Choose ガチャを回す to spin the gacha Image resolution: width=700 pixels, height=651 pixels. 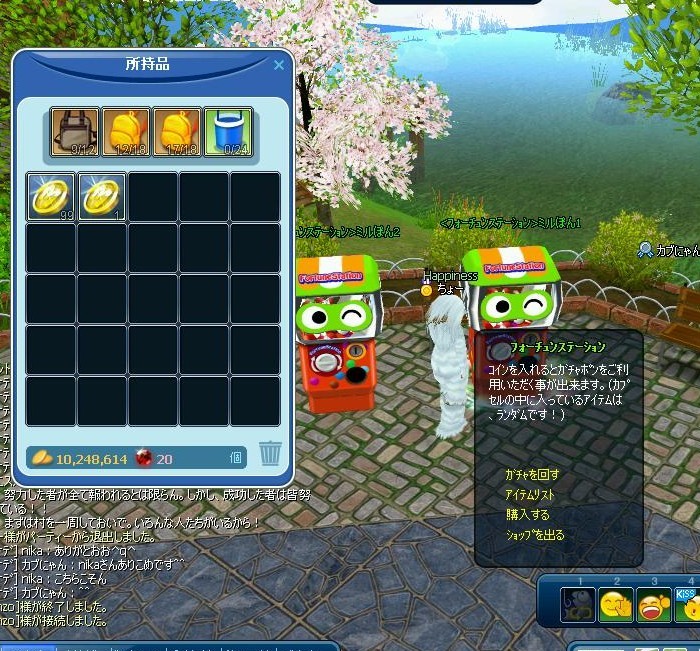click(533, 474)
